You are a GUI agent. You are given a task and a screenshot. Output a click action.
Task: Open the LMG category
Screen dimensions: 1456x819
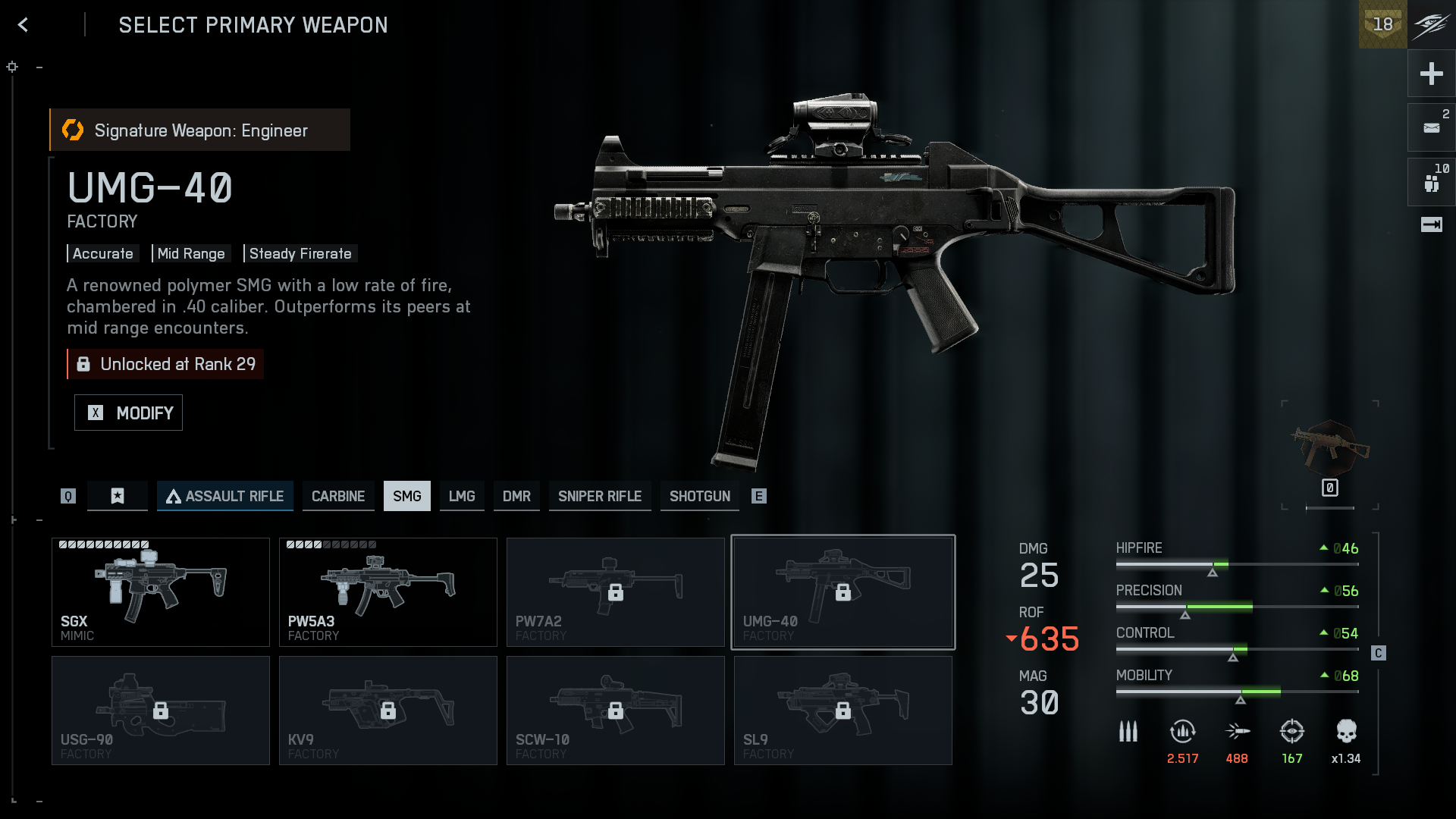coord(462,496)
